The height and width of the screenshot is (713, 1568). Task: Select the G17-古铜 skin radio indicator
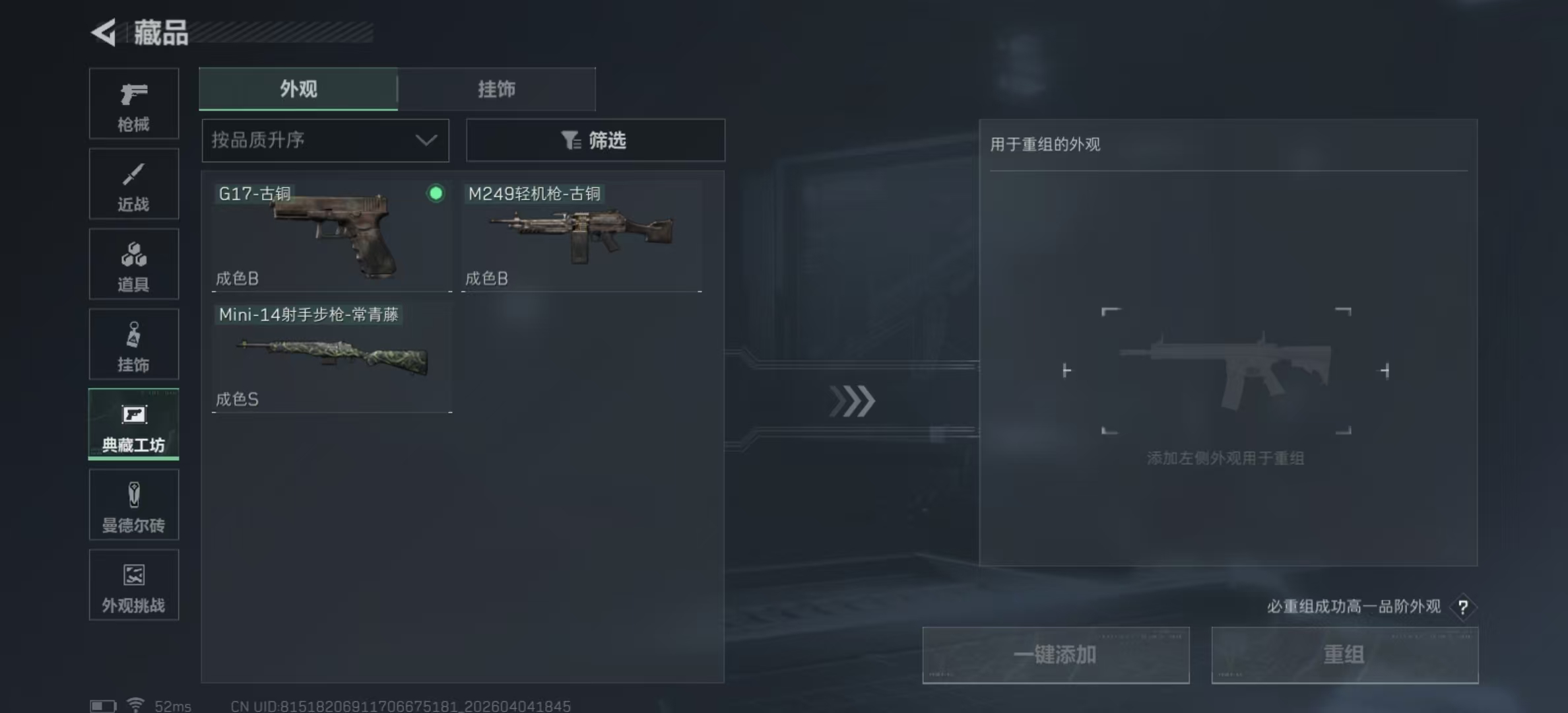(436, 194)
